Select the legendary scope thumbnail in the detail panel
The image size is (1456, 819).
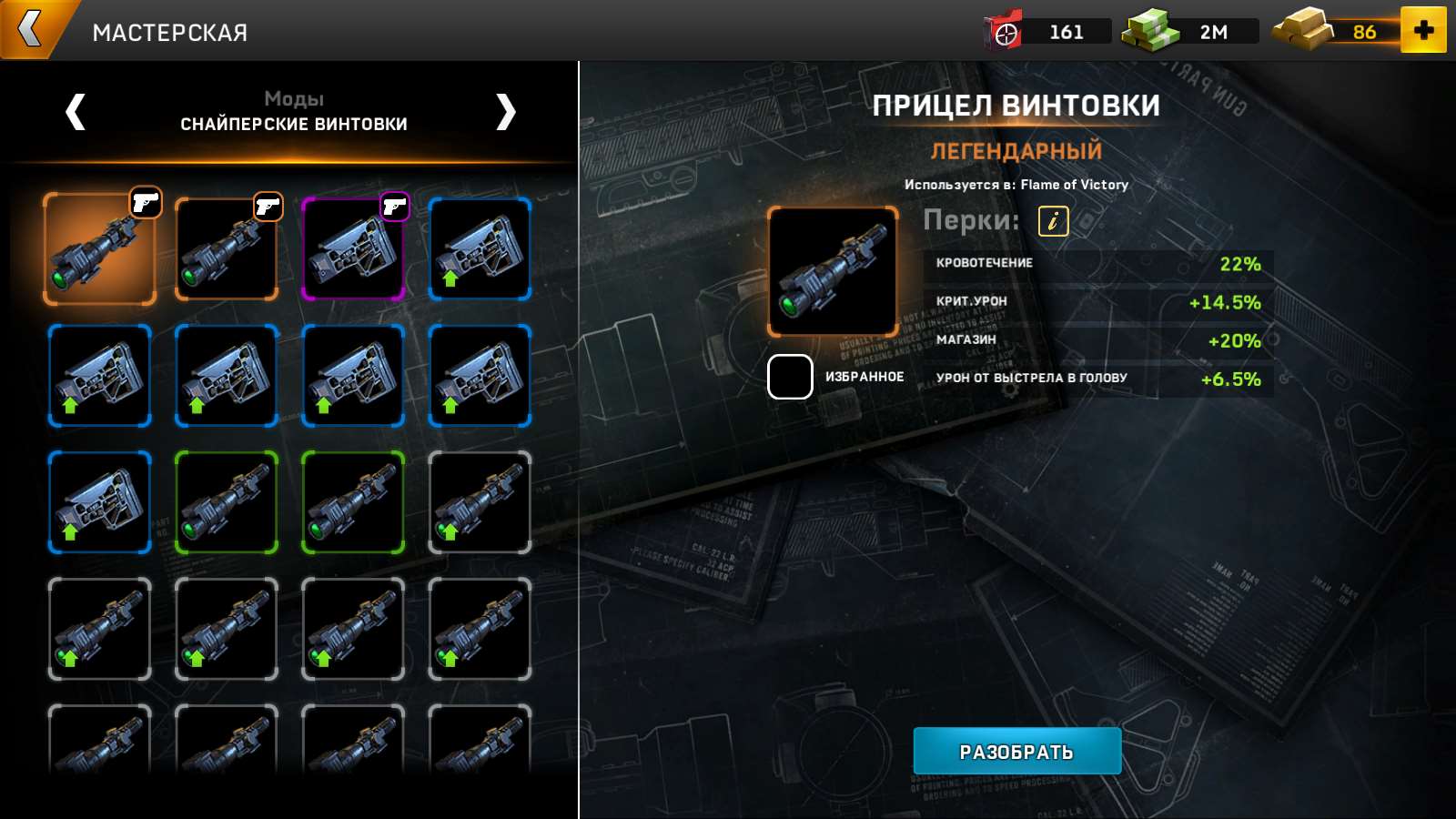point(832,271)
